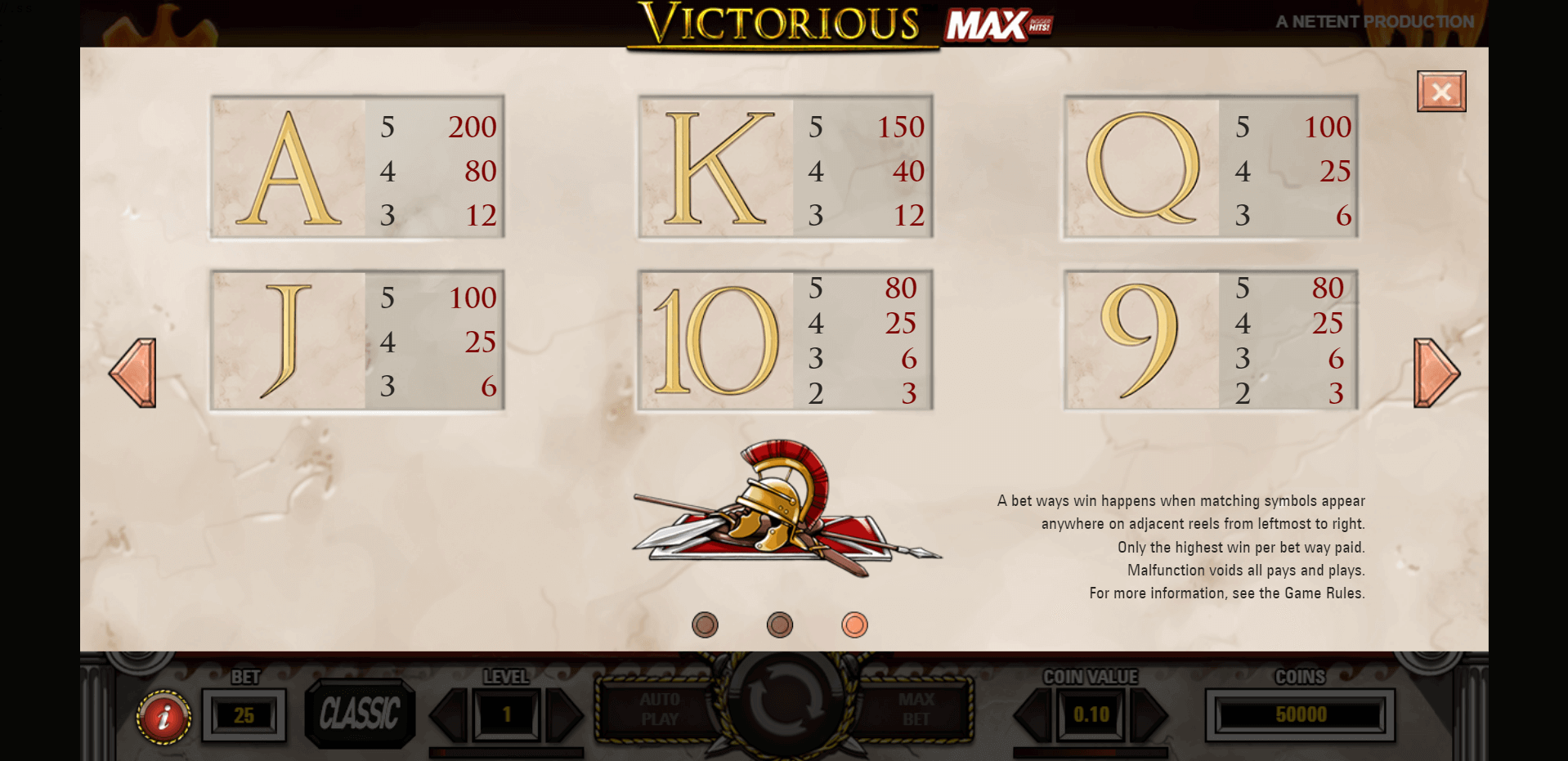Viewport: 1568px width, 761px height.
Task: Close the paytable with the X button
Action: 1440,92
